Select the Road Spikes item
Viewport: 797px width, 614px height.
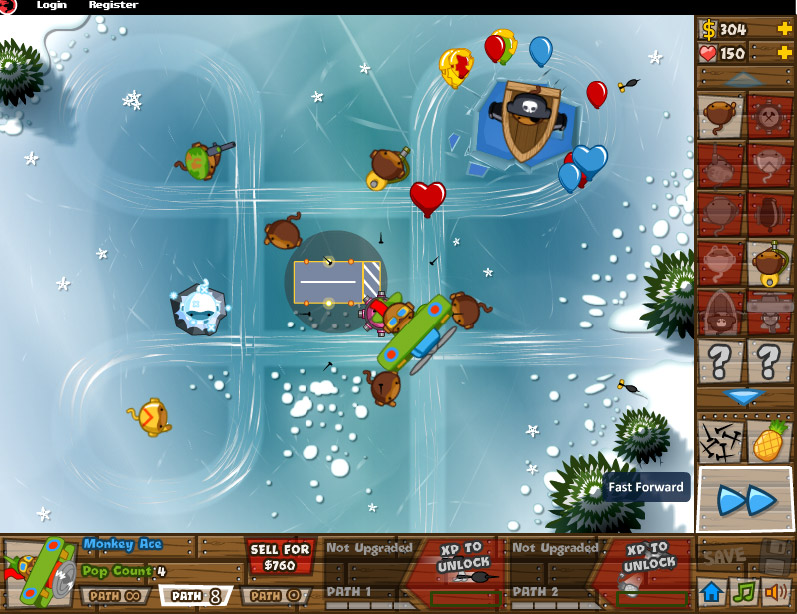coord(720,440)
